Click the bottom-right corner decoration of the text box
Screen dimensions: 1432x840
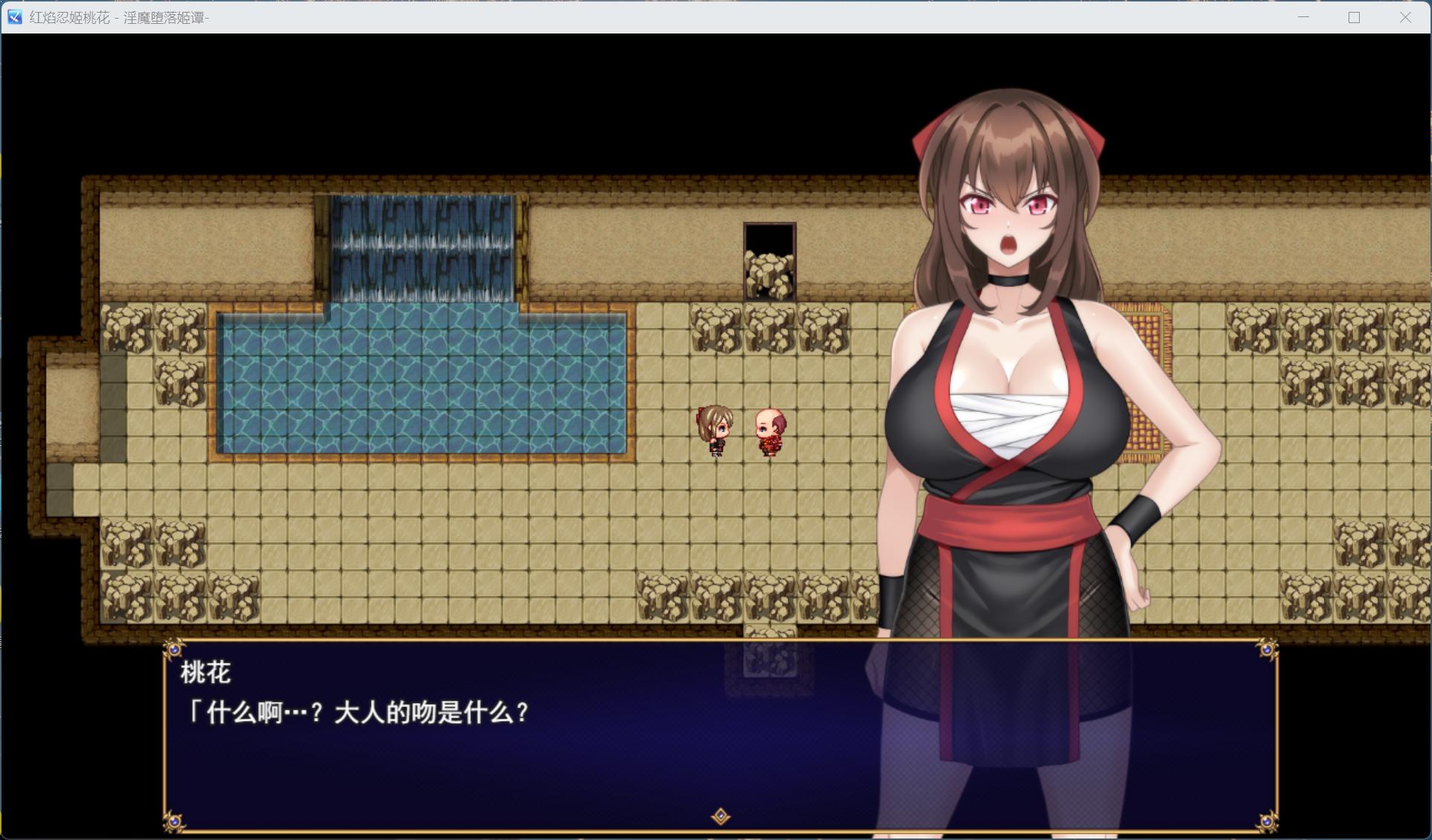pyautogui.click(x=1266, y=821)
